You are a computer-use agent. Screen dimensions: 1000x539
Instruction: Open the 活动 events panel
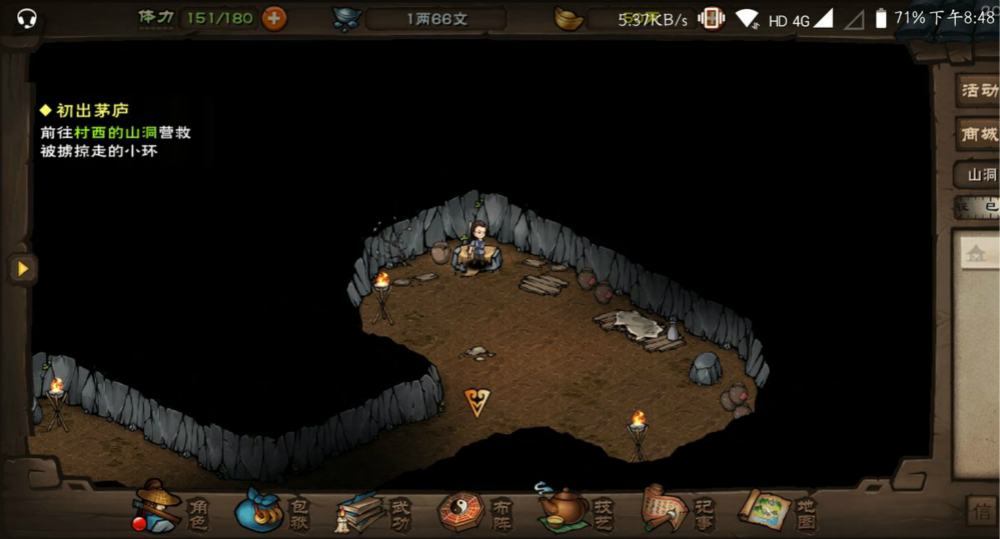tap(979, 91)
